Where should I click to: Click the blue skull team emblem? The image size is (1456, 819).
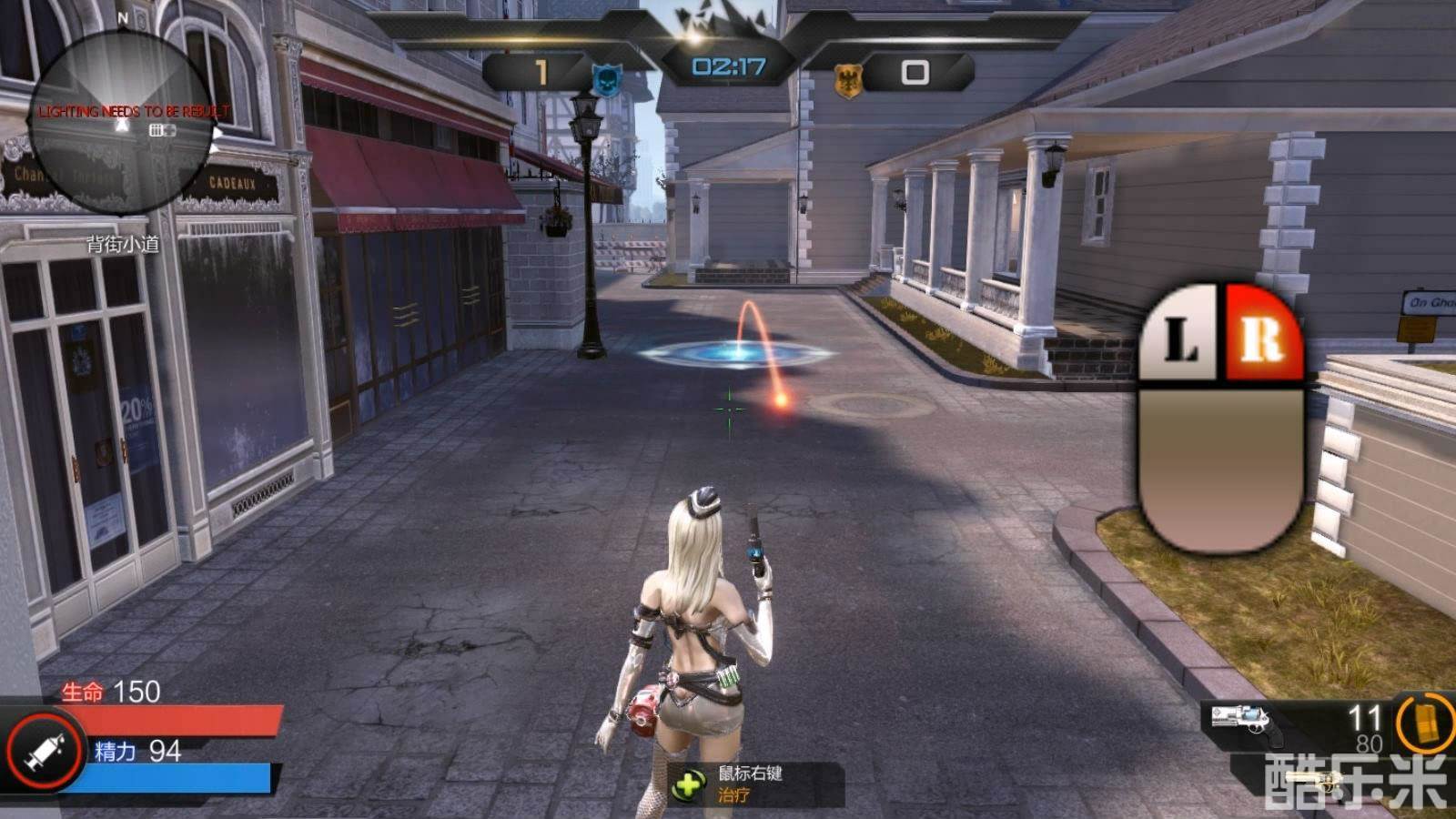pos(605,80)
